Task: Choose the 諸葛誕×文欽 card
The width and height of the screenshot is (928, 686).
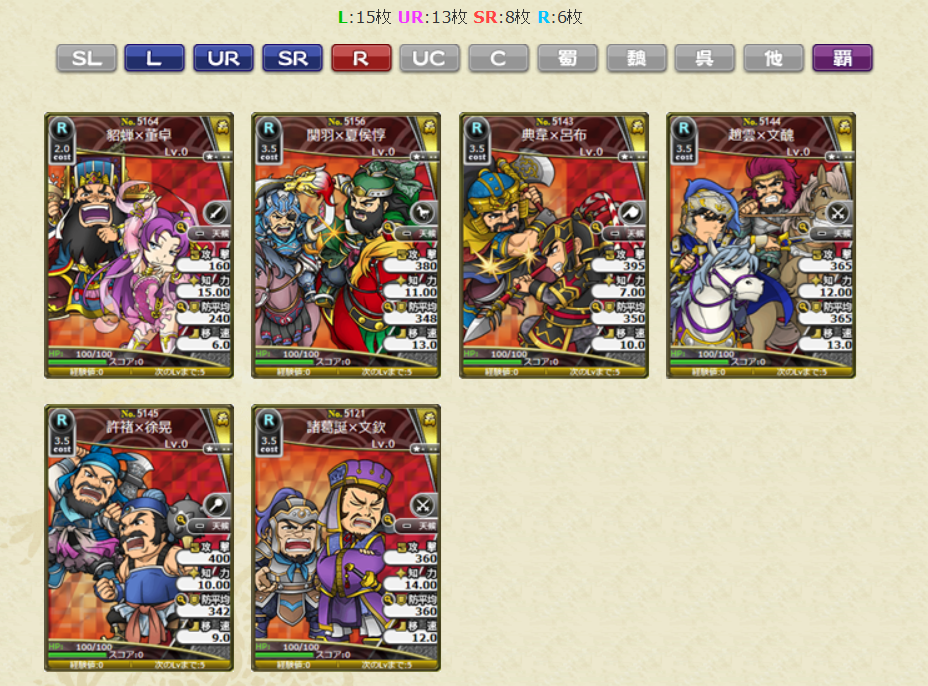Action: click(x=346, y=537)
